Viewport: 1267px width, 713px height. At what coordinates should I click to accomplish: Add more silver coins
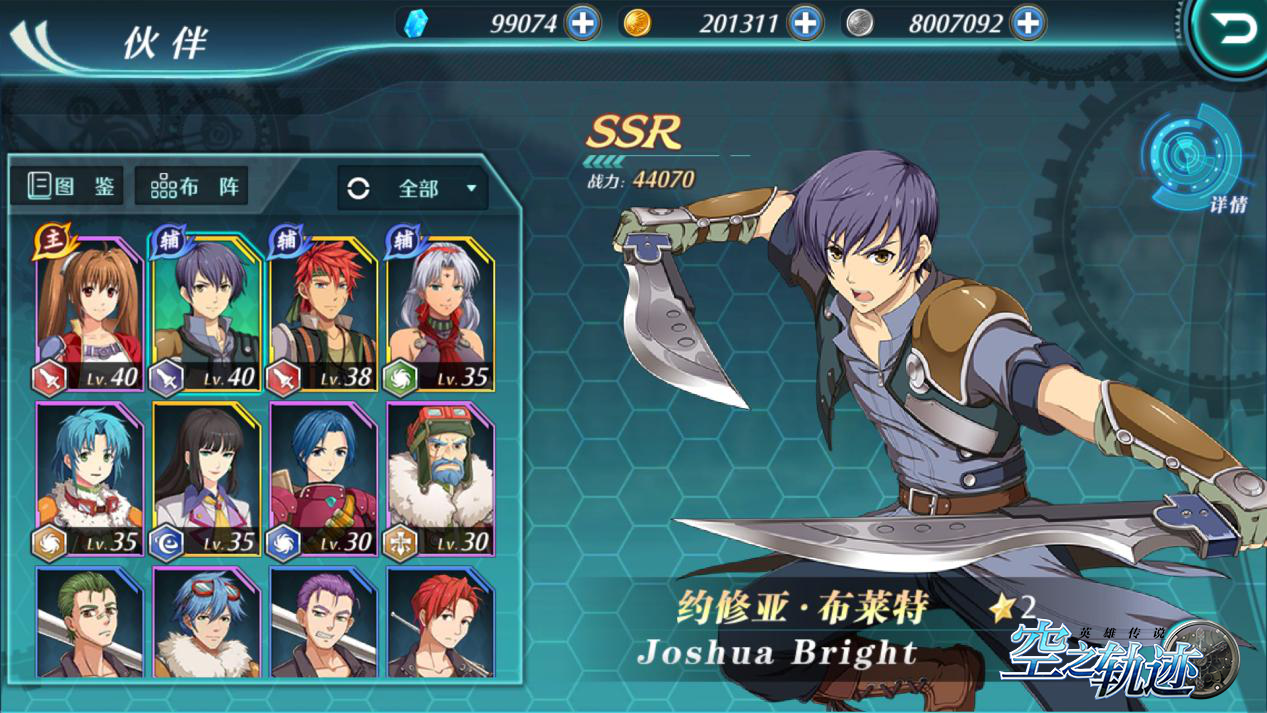(1027, 22)
